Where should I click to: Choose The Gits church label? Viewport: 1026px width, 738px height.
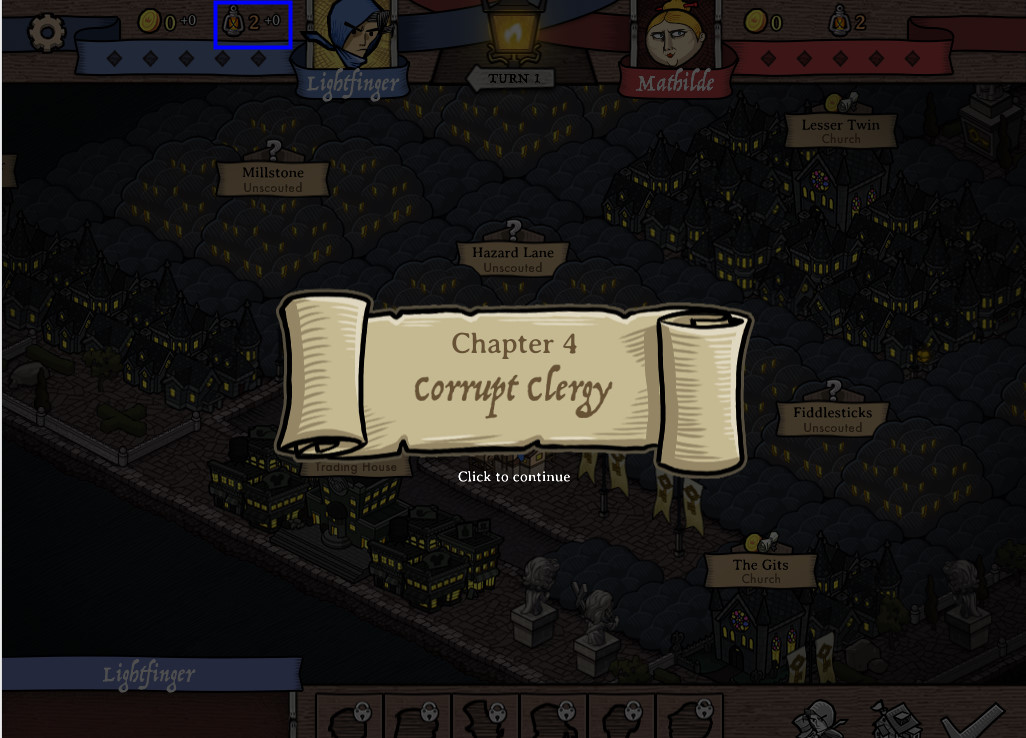(760, 571)
